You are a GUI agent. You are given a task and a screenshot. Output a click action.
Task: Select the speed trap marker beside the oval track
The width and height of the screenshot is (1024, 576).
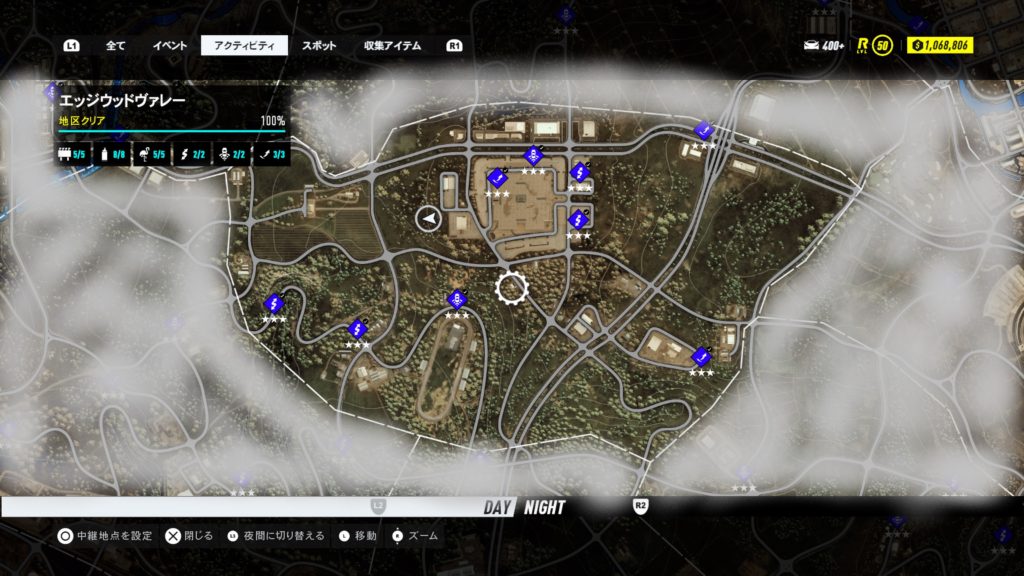[x=457, y=299]
